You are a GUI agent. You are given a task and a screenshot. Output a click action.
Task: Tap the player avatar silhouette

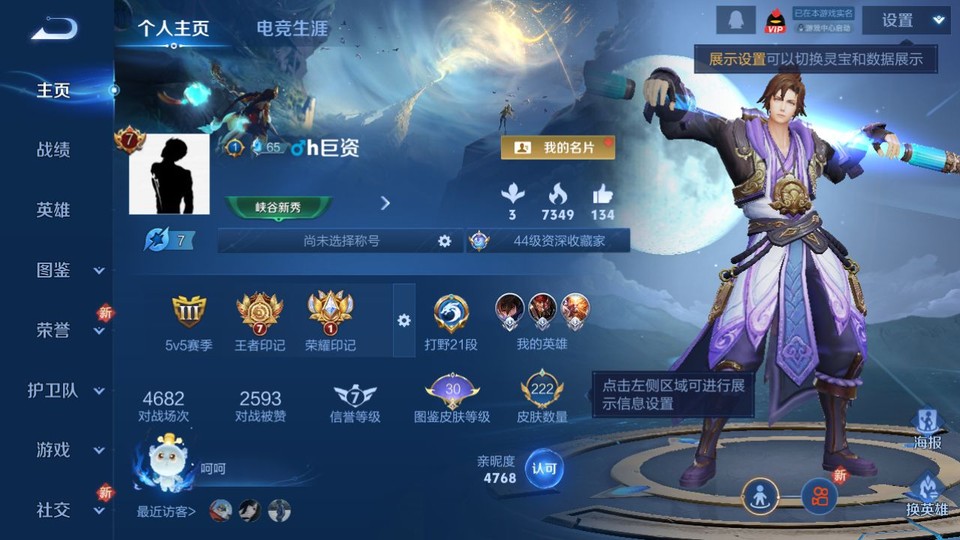pyautogui.click(x=169, y=174)
